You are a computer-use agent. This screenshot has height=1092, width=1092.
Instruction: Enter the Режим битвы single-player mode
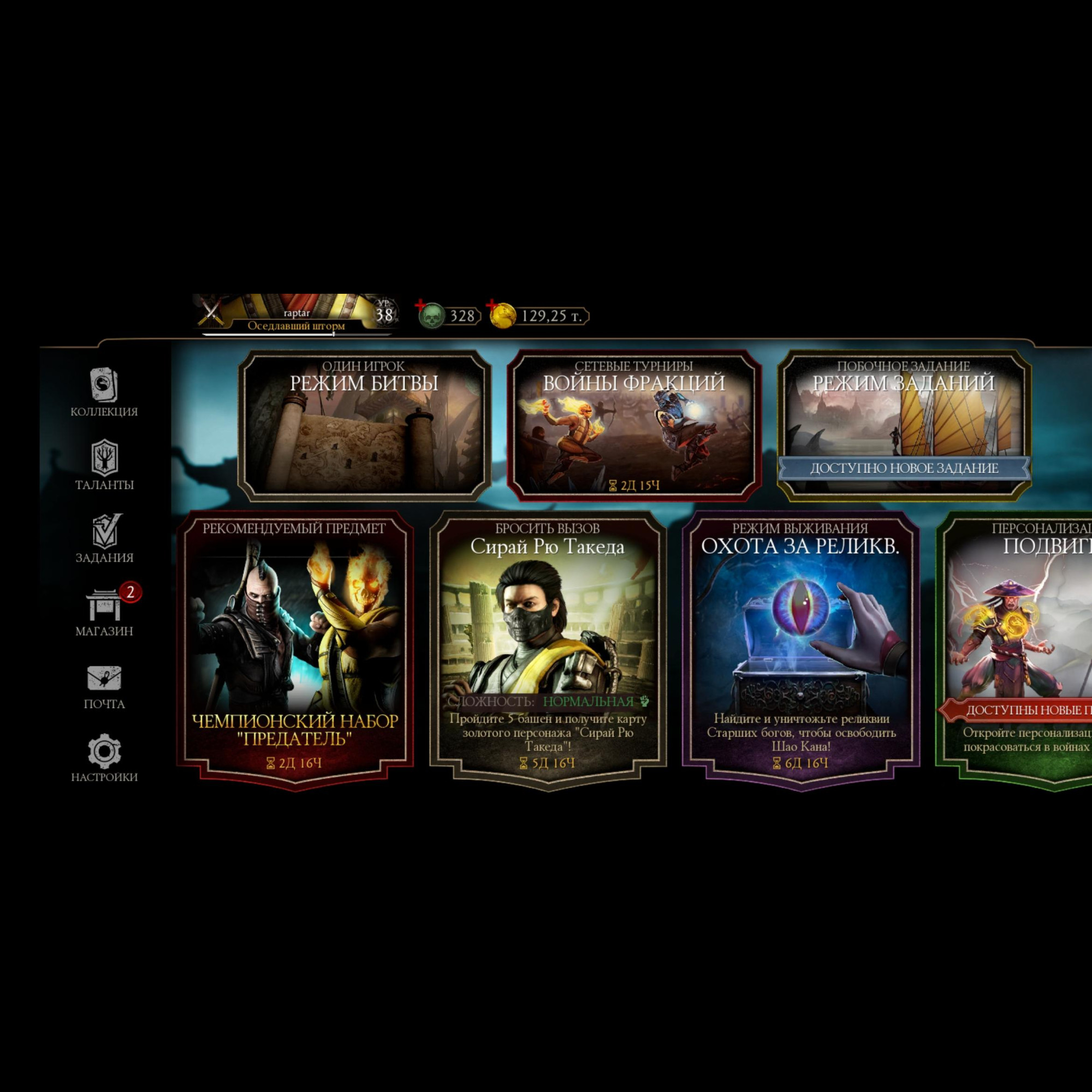coord(364,425)
